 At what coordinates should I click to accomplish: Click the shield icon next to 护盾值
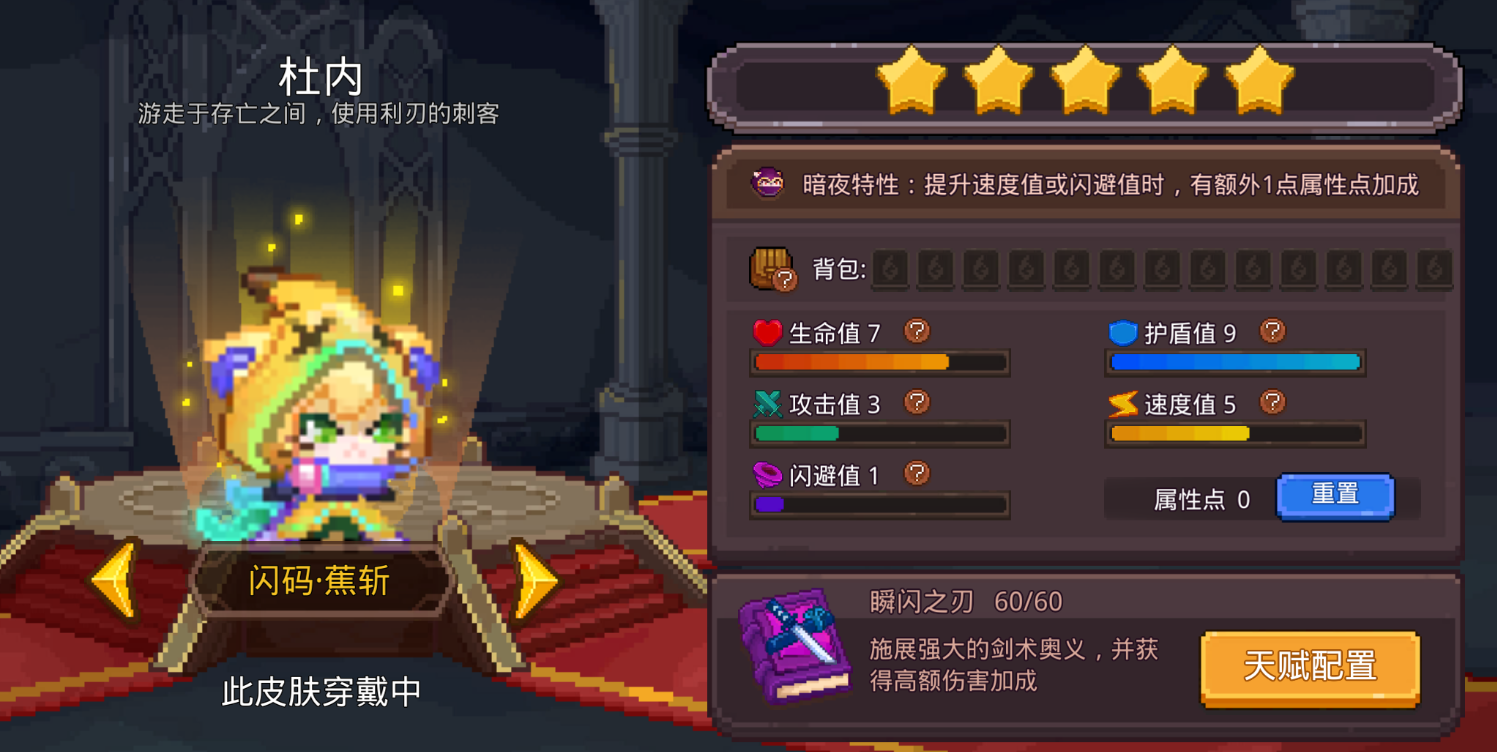[x=1121, y=331]
